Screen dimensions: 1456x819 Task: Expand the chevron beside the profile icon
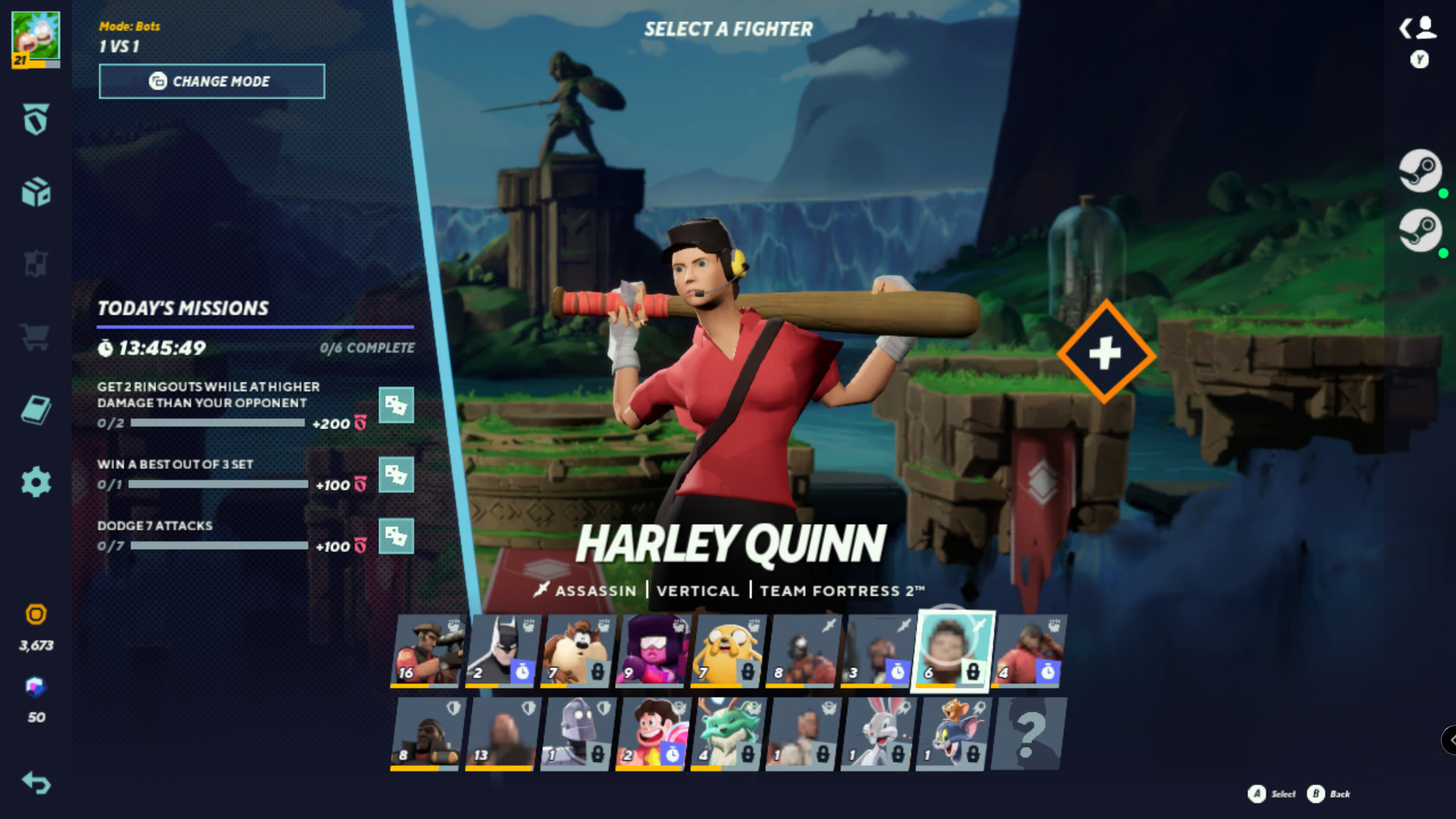coord(1404,27)
